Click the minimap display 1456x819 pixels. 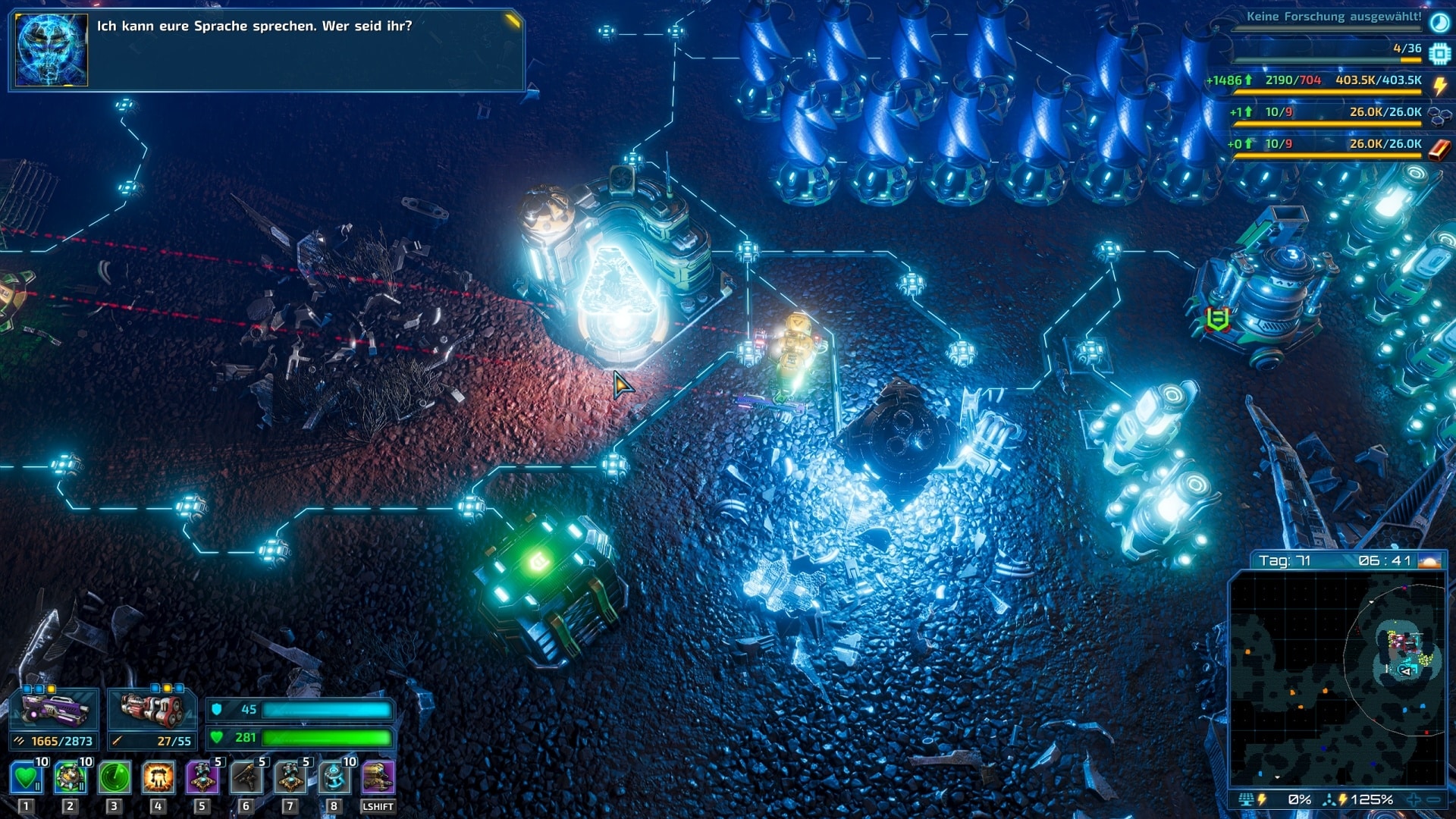pos(1337,679)
